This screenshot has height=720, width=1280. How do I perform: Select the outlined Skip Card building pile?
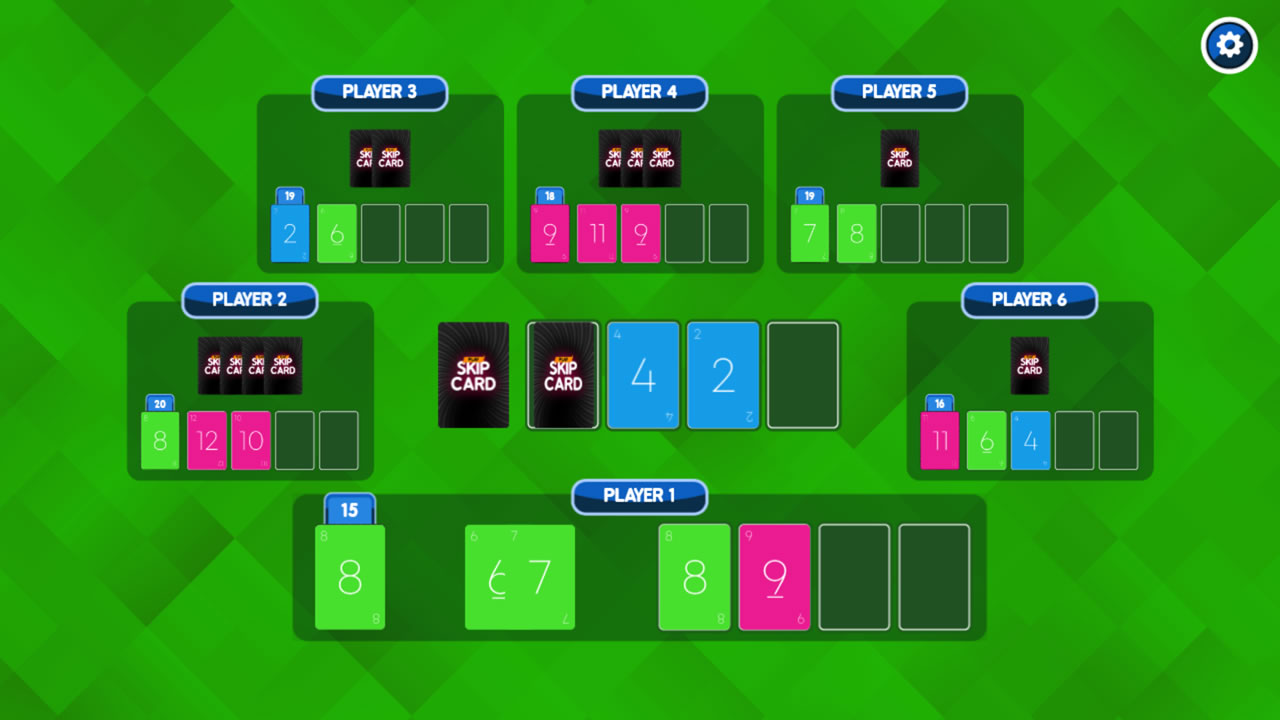click(x=563, y=375)
